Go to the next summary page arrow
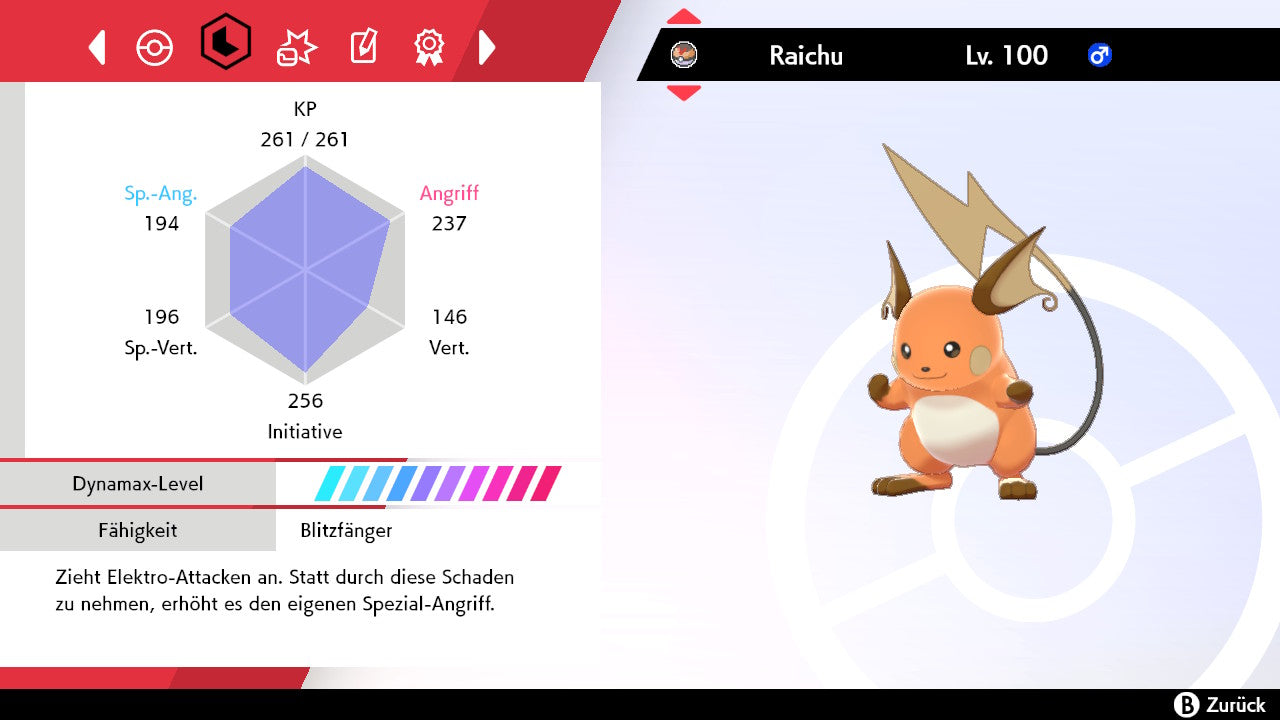This screenshot has height=720, width=1280. pos(487,47)
